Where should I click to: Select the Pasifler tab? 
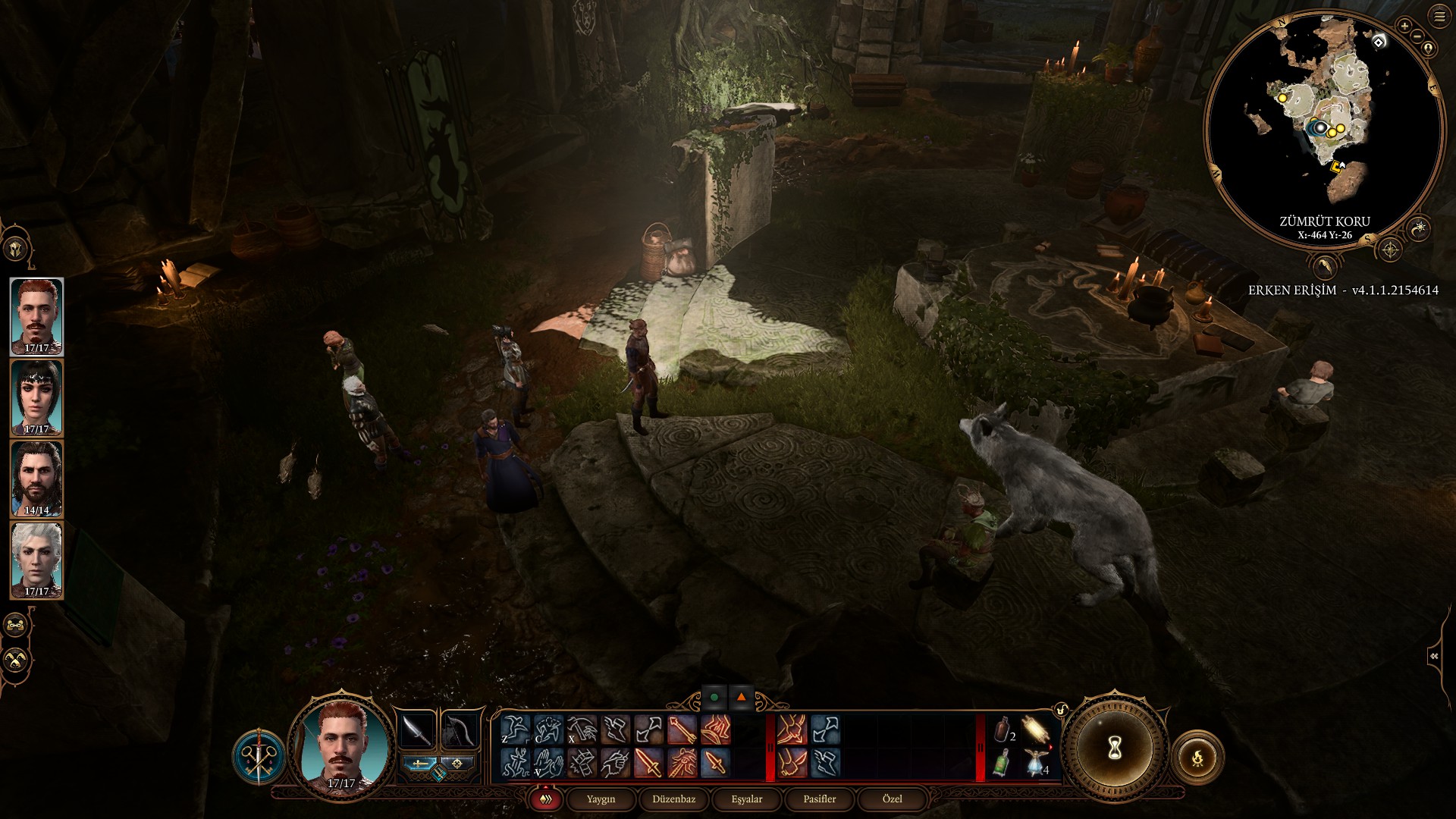pos(819,799)
